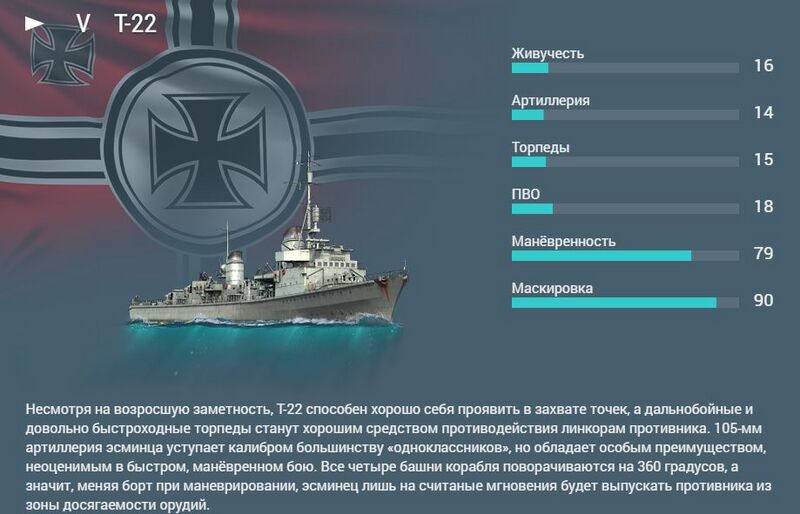Show the ПВО stat details
Viewport: 800px width, 514px height.
(x=526, y=194)
